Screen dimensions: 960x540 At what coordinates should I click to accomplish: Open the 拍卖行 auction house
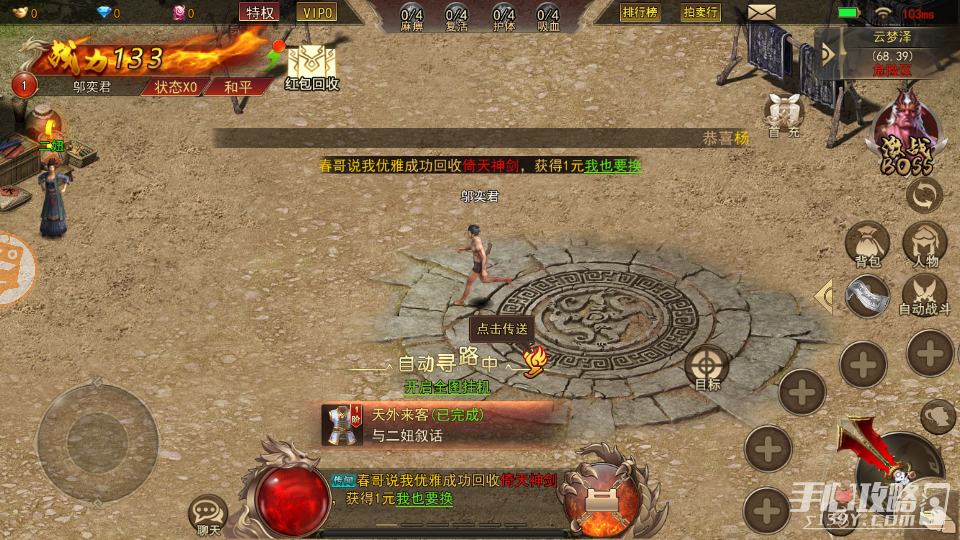coord(701,12)
